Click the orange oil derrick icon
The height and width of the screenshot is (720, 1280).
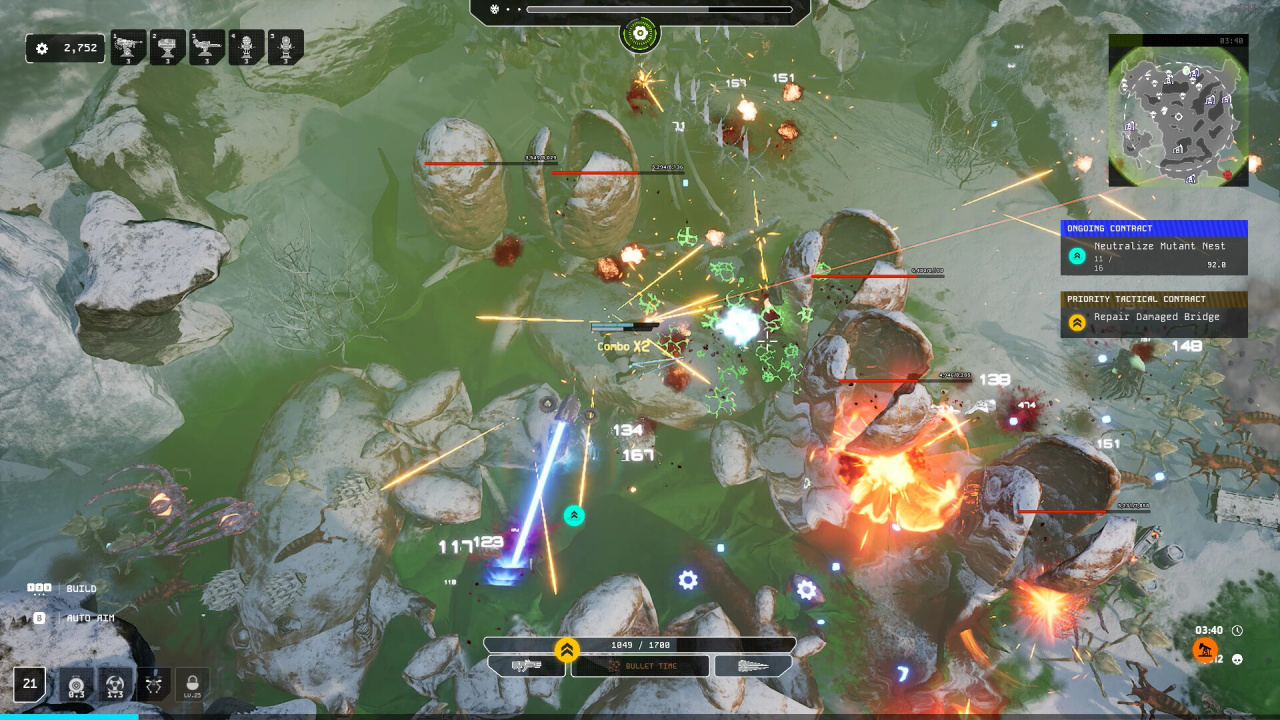[x=1205, y=650]
